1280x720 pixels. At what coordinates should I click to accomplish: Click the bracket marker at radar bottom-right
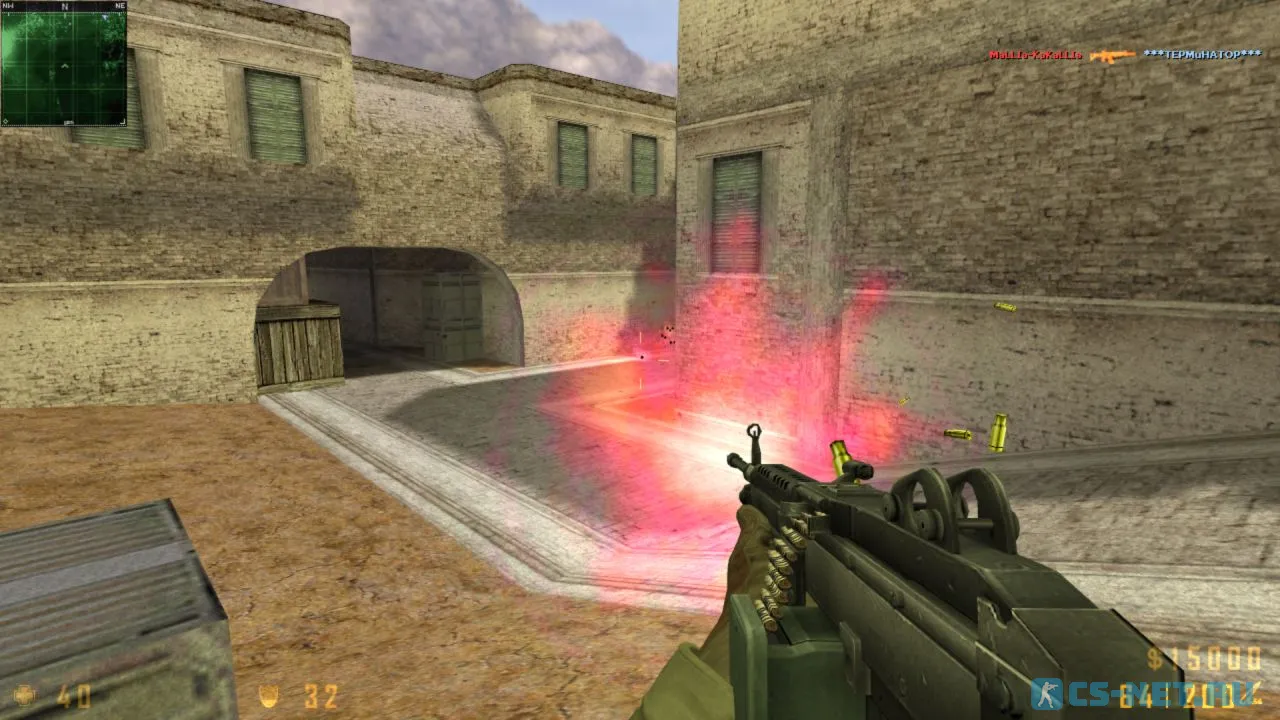click(123, 120)
